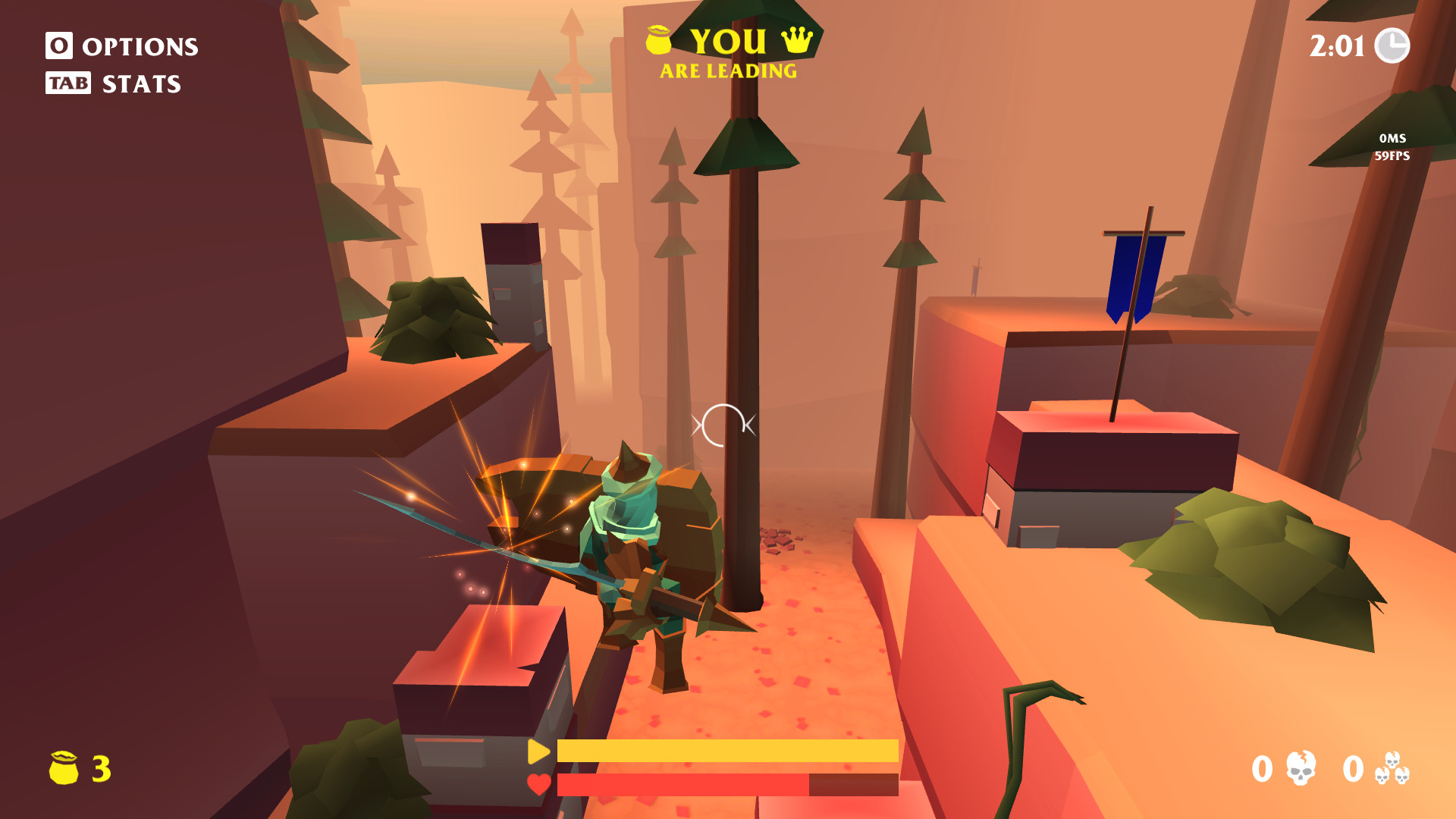Click the 0MS 59FPS performance readout
Screen dimensions: 1456x819
1392,148
